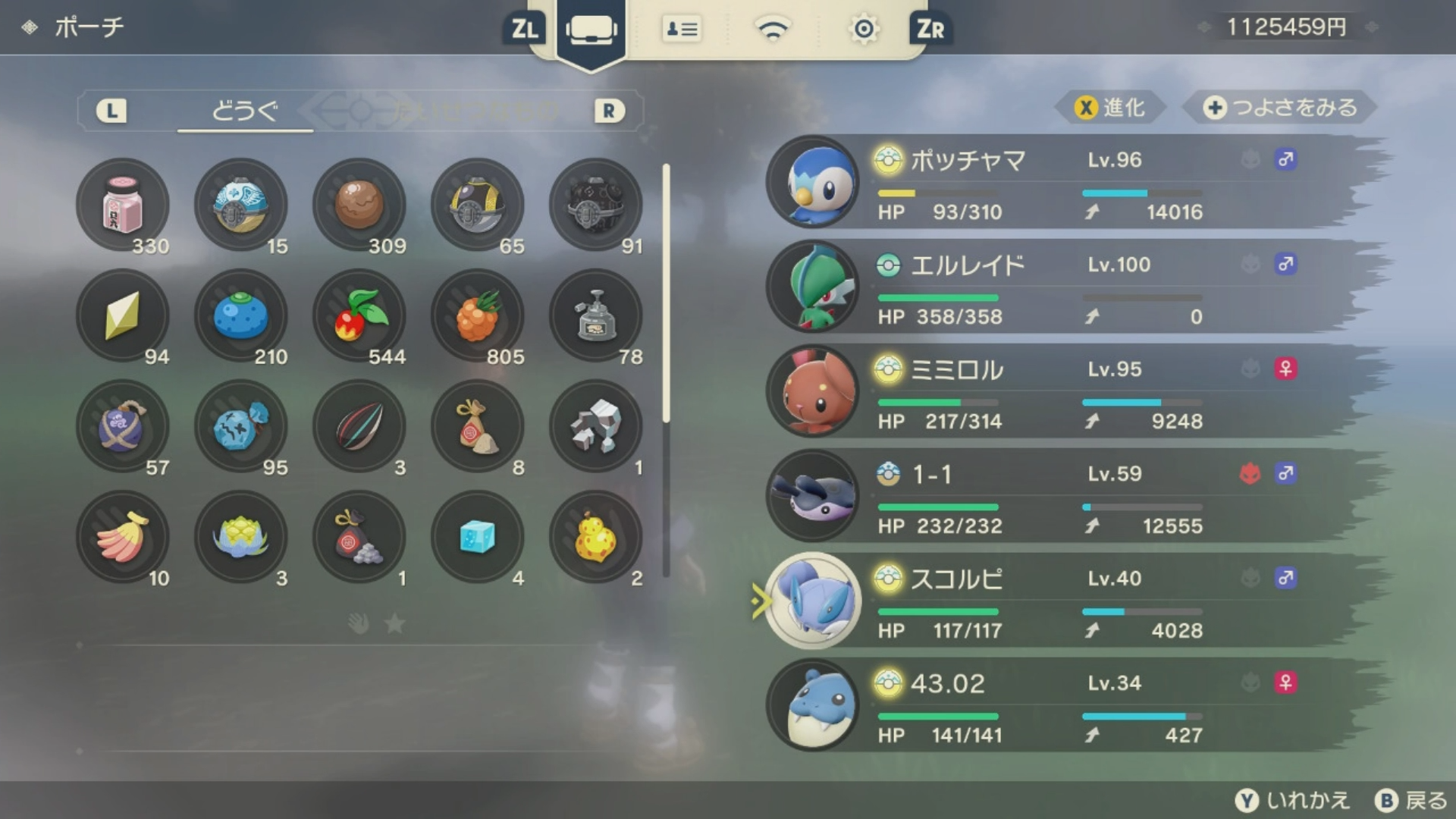The height and width of the screenshot is (819, 1456).
Task: Select エルレイド in the party list
Action: [x=1062, y=287]
